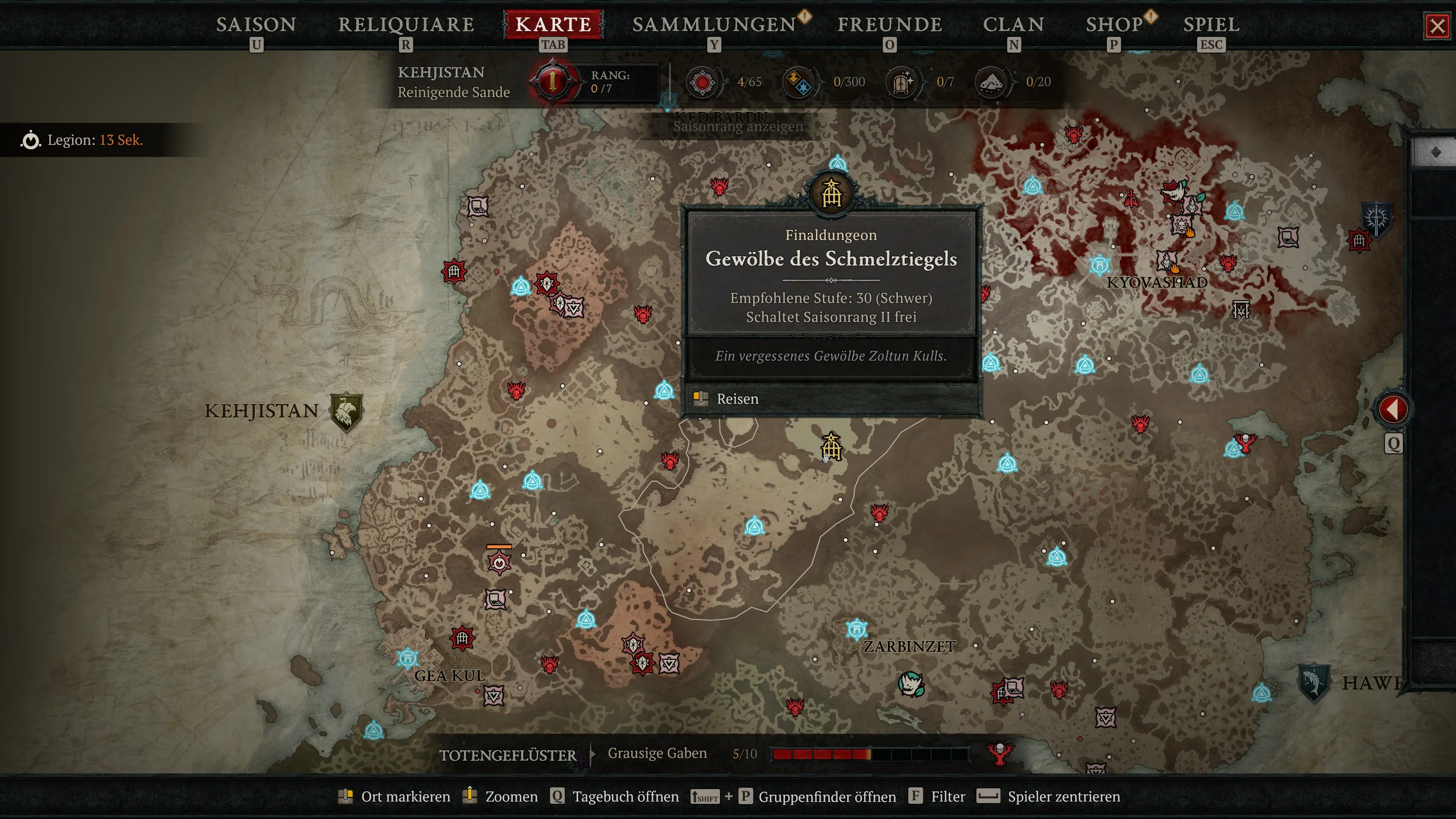Close the map with the red X

[x=1437, y=26]
